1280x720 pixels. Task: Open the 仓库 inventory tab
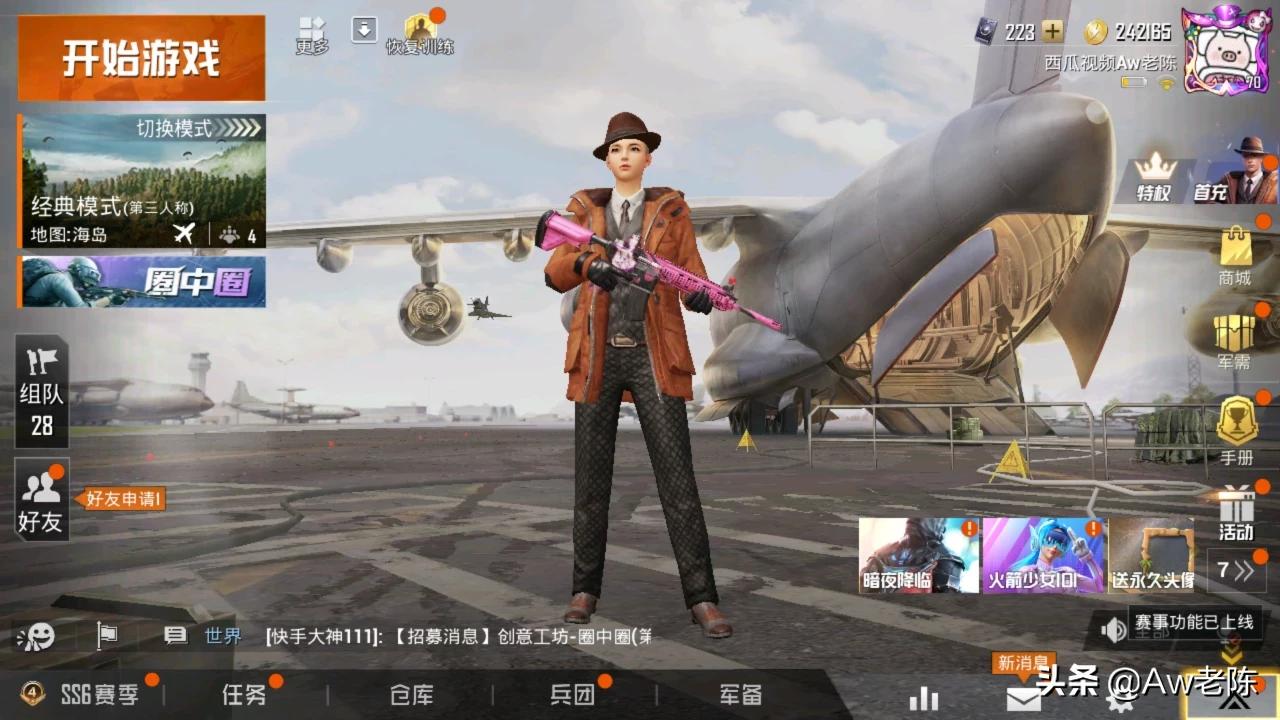411,695
